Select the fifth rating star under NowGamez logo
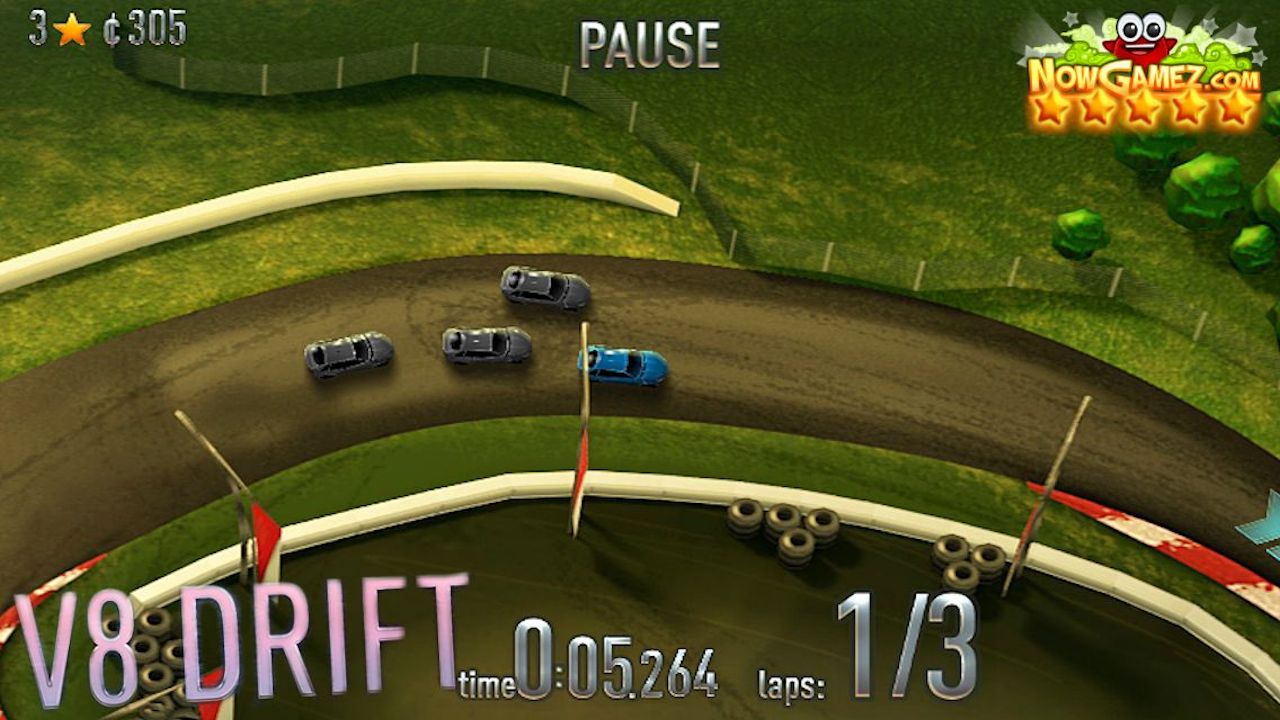Screen dimensions: 1280x720 pyautogui.click(x=1230, y=108)
